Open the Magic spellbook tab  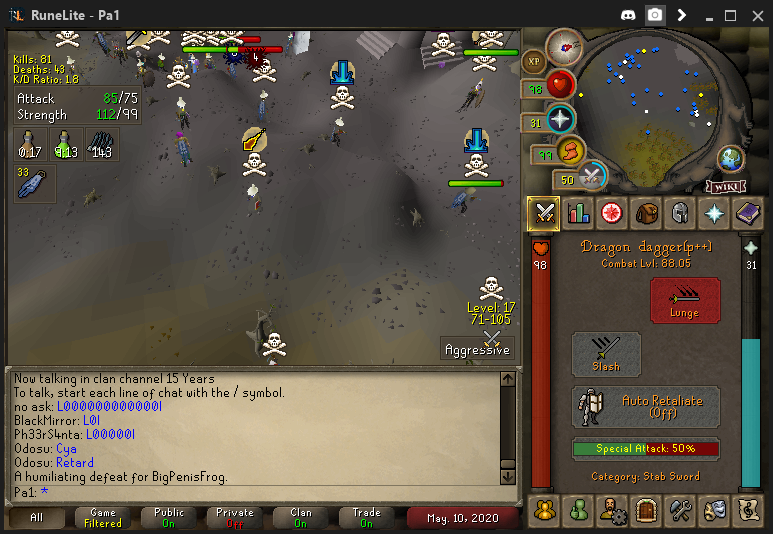pos(748,212)
